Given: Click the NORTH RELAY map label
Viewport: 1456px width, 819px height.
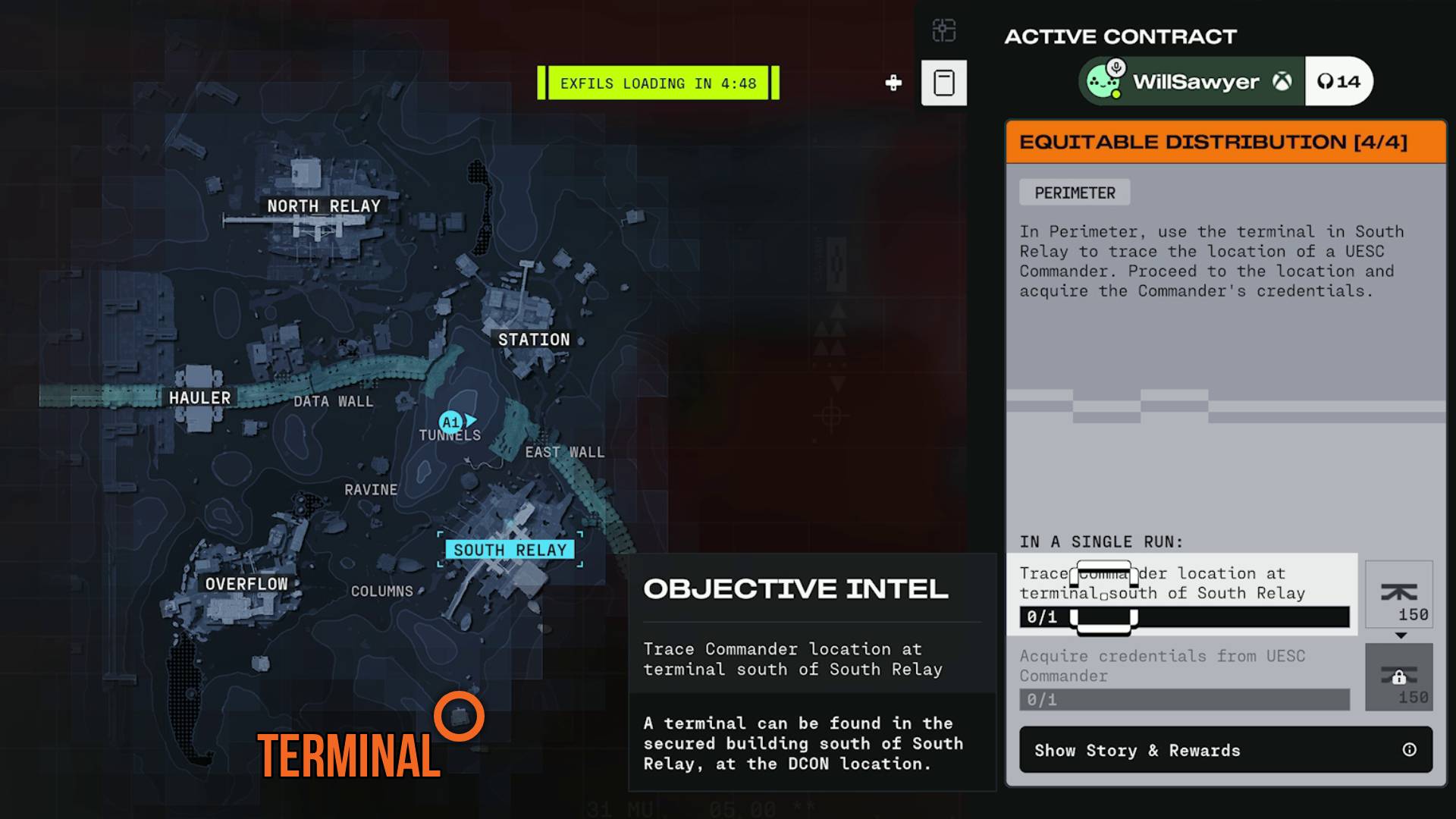Looking at the screenshot, I should click(323, 206).
